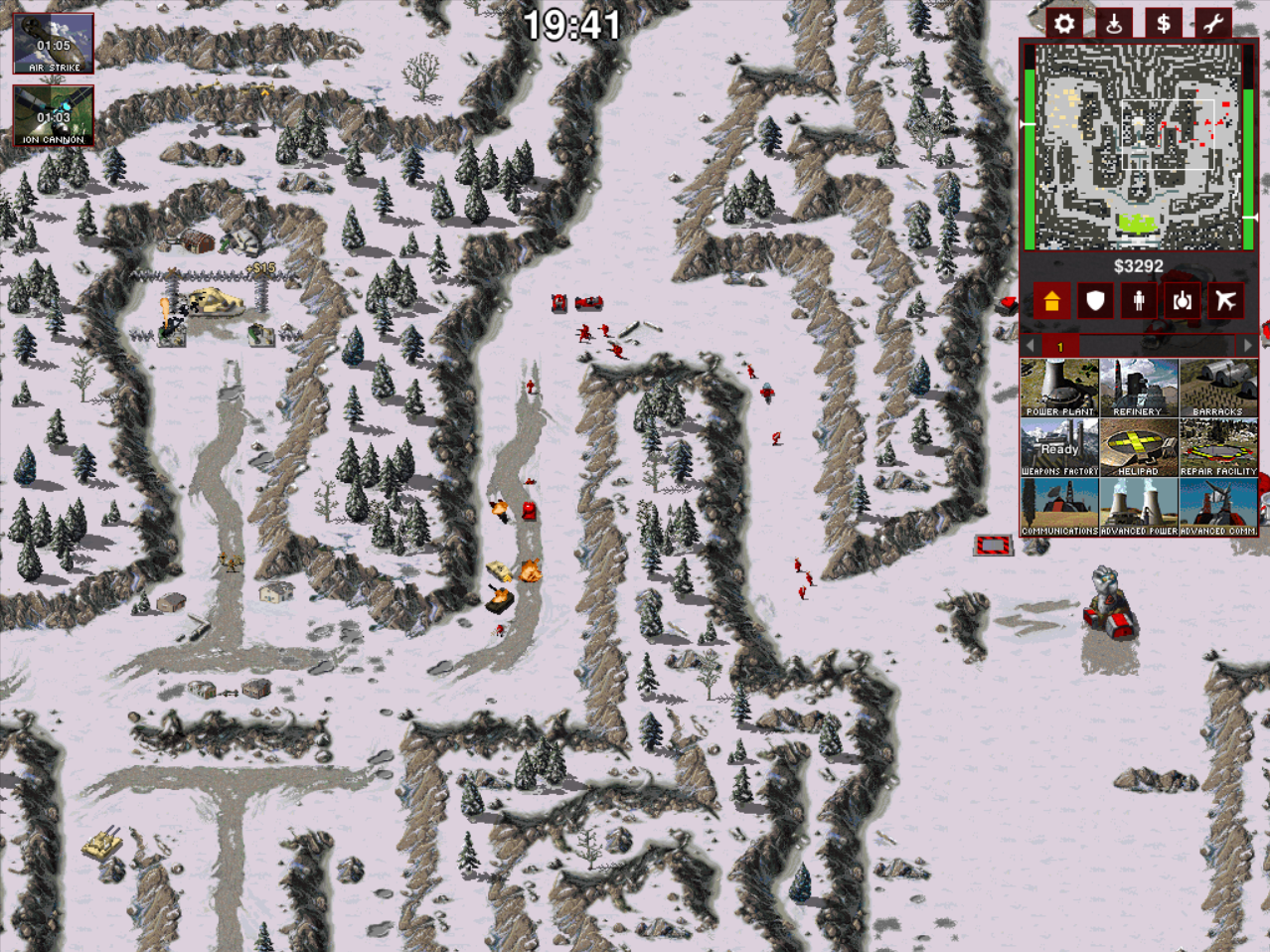Choose the Barracks build icon
Screen dimensions: 1270x952
coord(1217,388)
